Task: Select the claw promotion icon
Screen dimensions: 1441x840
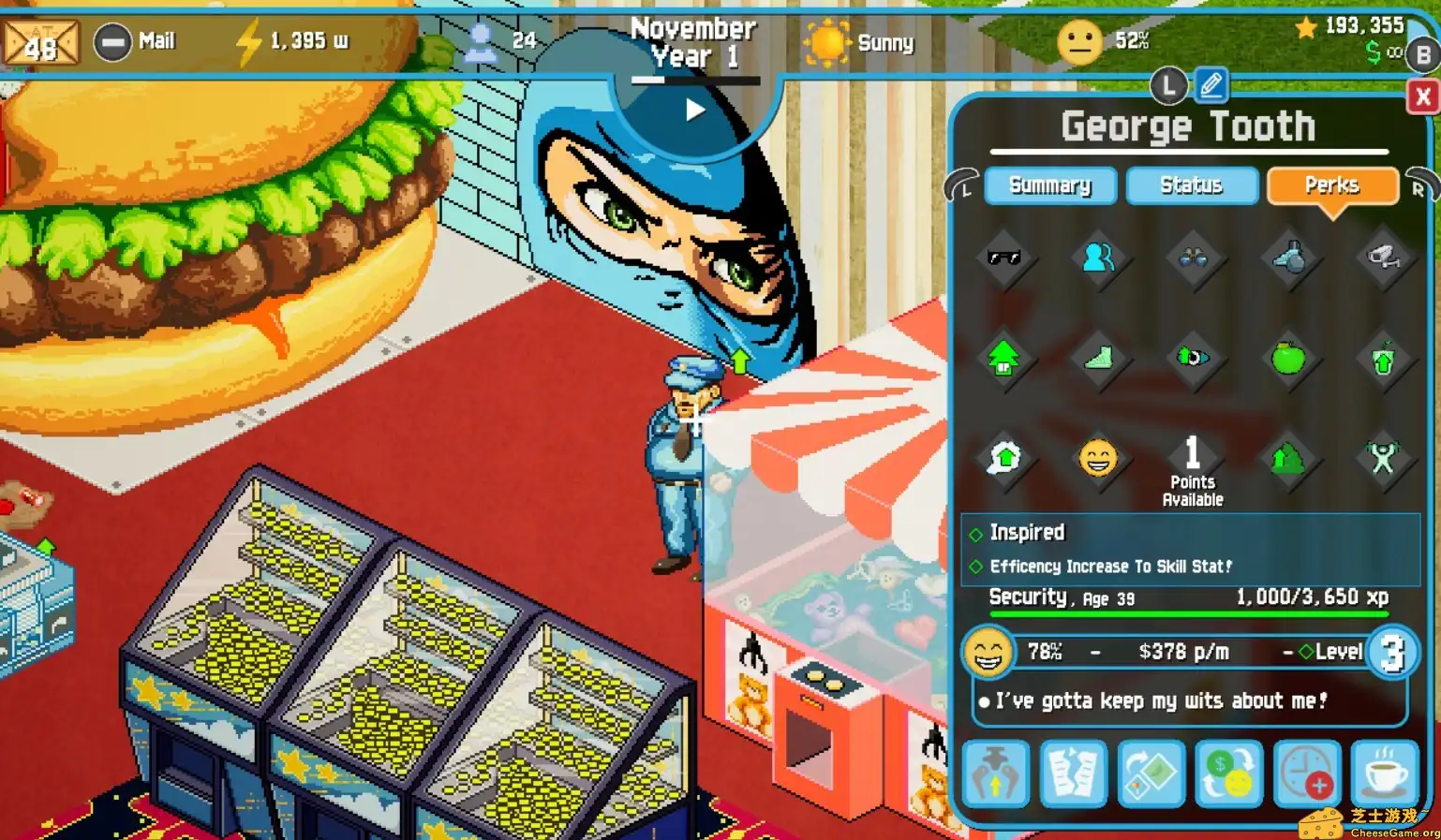Action: tap(995, 774)
